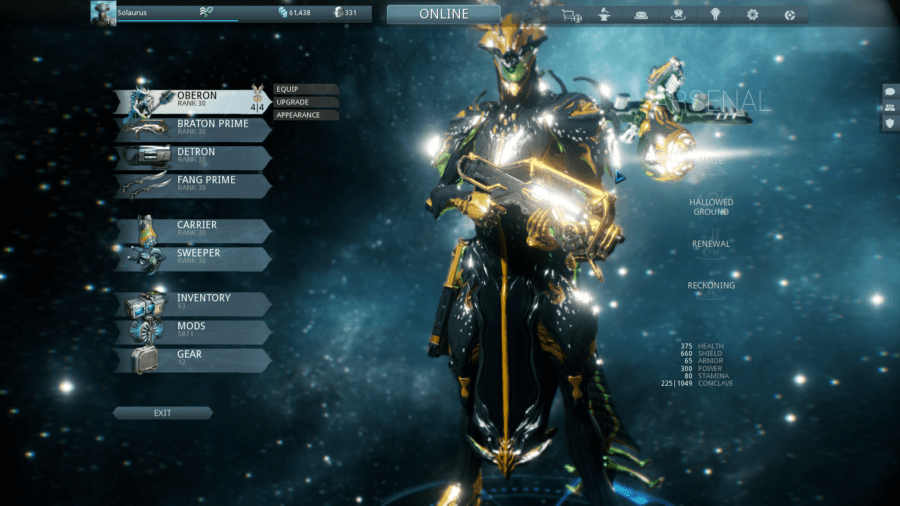Open Oberon's Appearance customization
The height and width of the screenshot is (506, 900).
click(305, 115)
